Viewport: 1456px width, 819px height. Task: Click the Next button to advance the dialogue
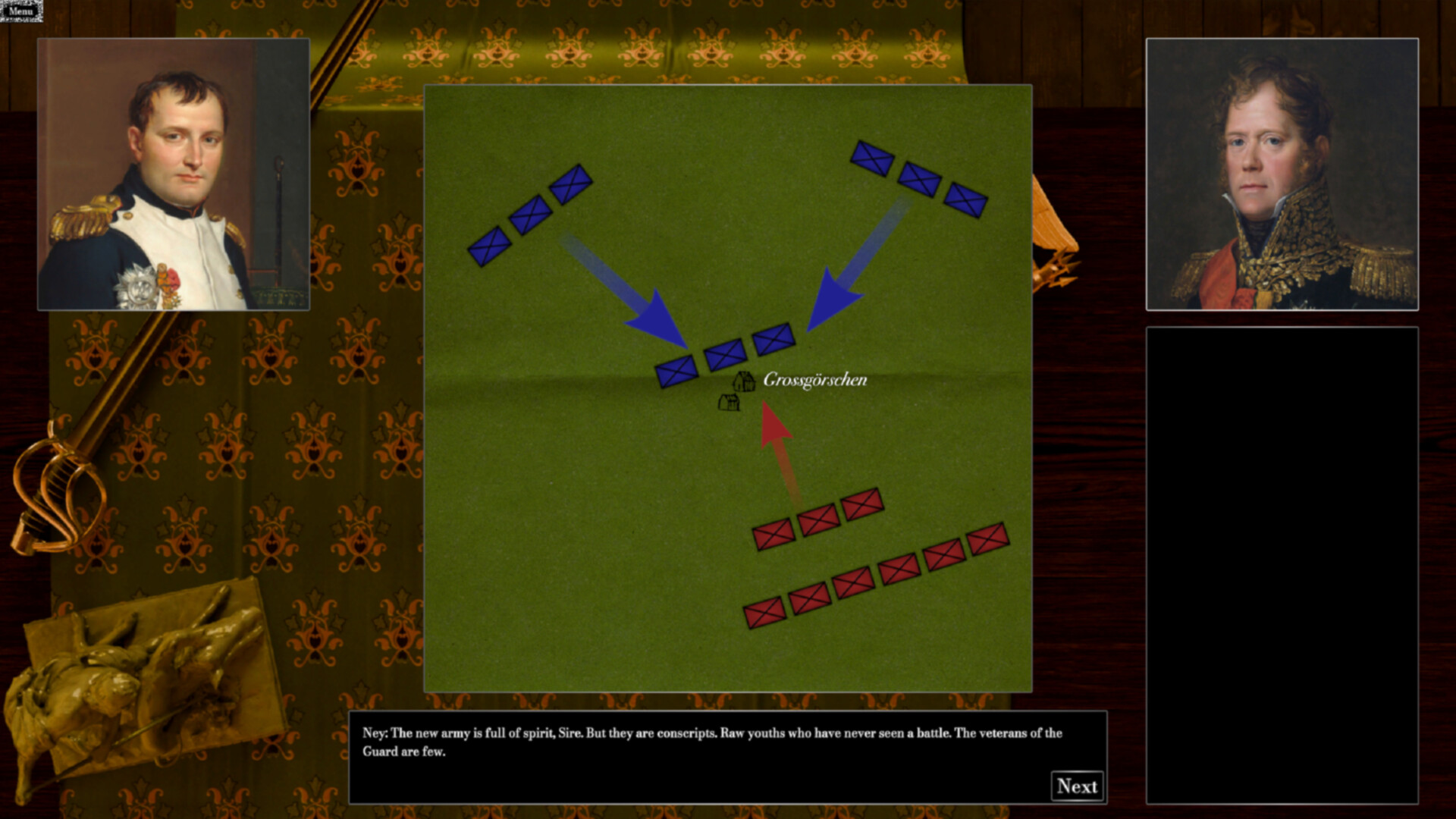coord(1077,785)
